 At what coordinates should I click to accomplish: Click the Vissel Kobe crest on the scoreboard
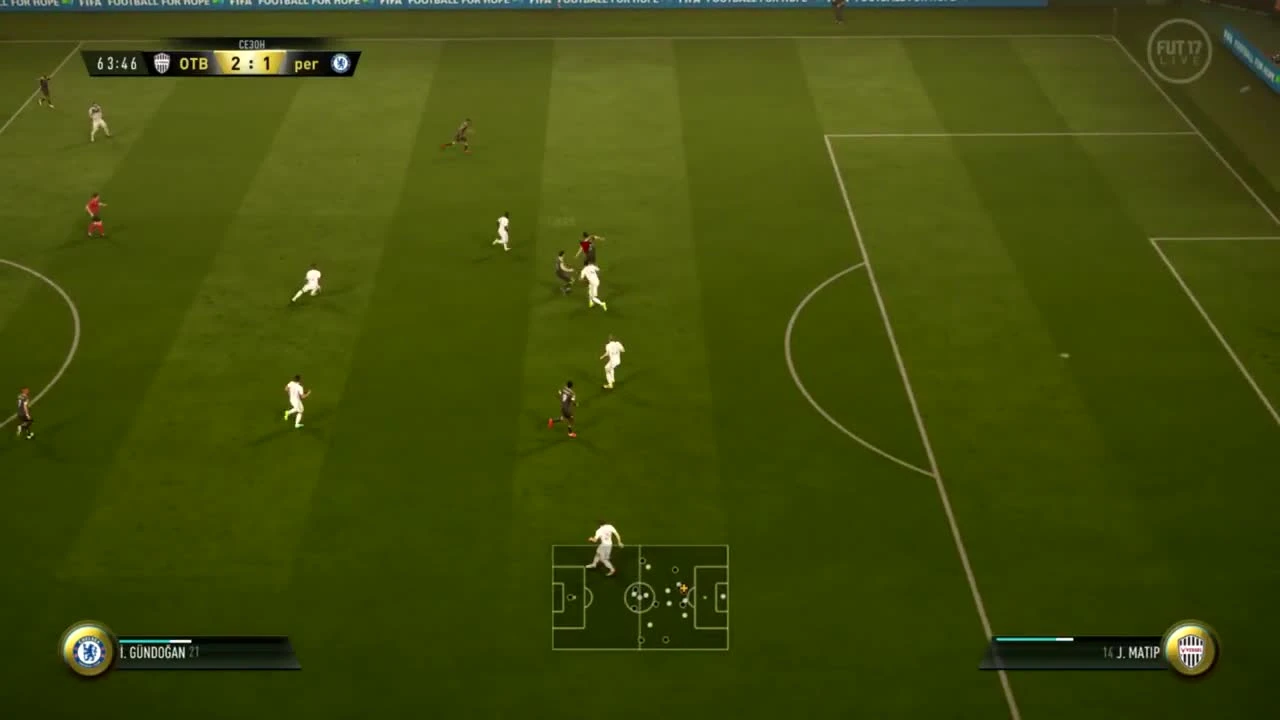click(x=162, y=63)
